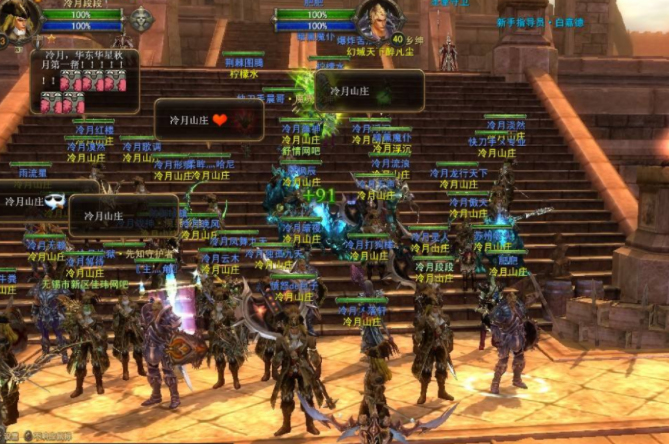Select the target's portrait frame

[377, 17]
